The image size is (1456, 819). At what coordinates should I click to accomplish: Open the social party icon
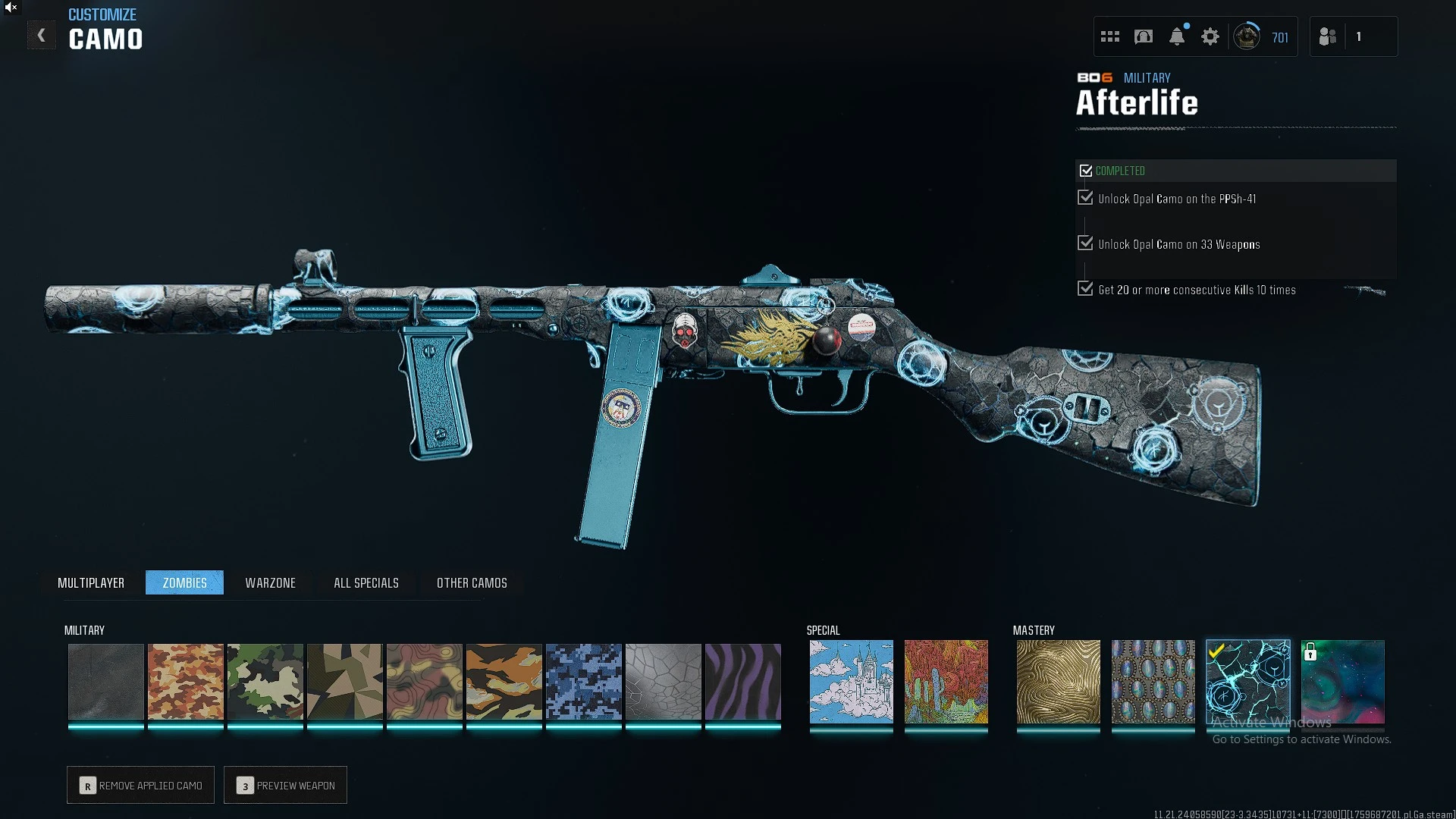1328,36
